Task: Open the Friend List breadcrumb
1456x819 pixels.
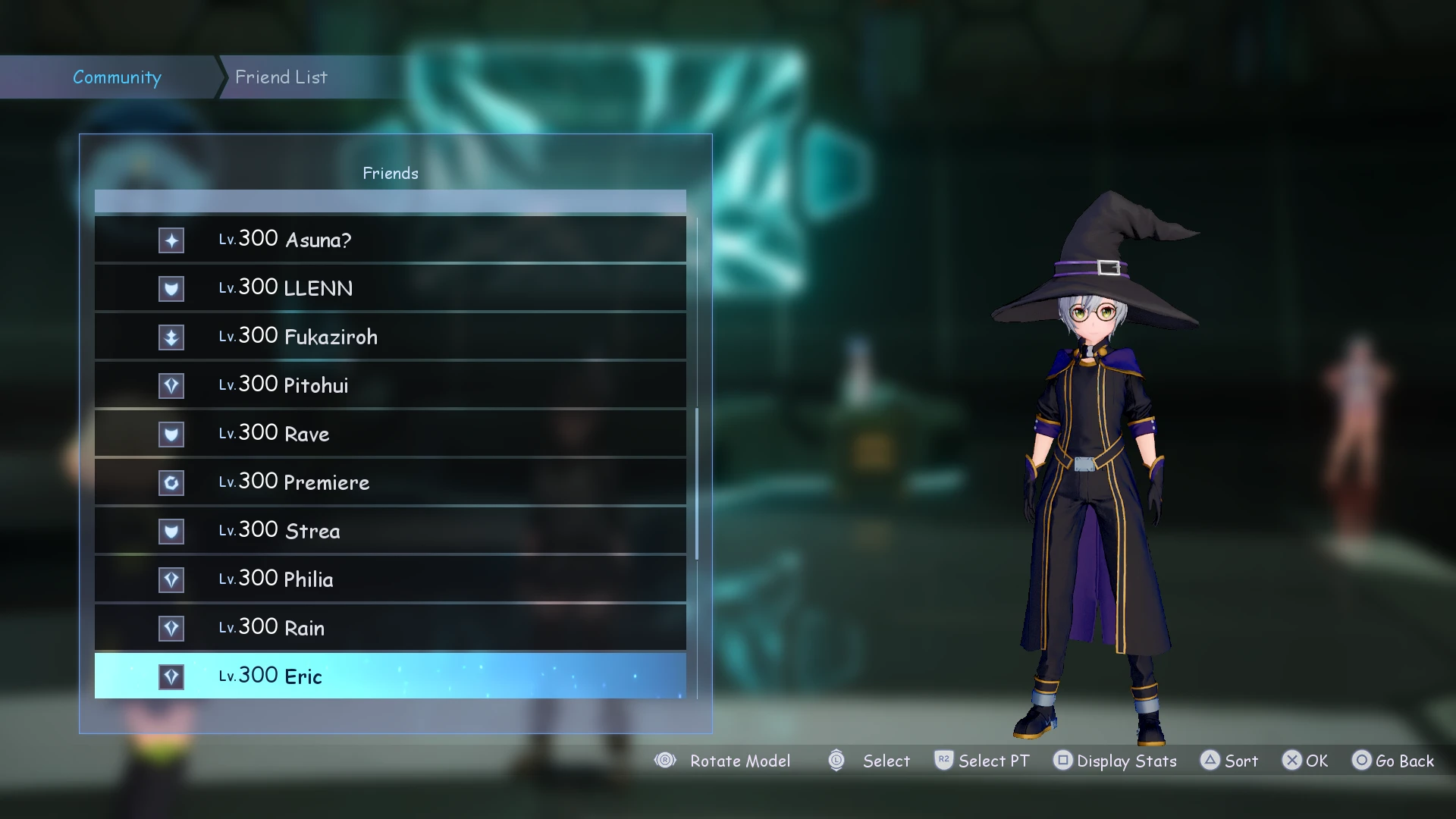Action: coord(281,77)
